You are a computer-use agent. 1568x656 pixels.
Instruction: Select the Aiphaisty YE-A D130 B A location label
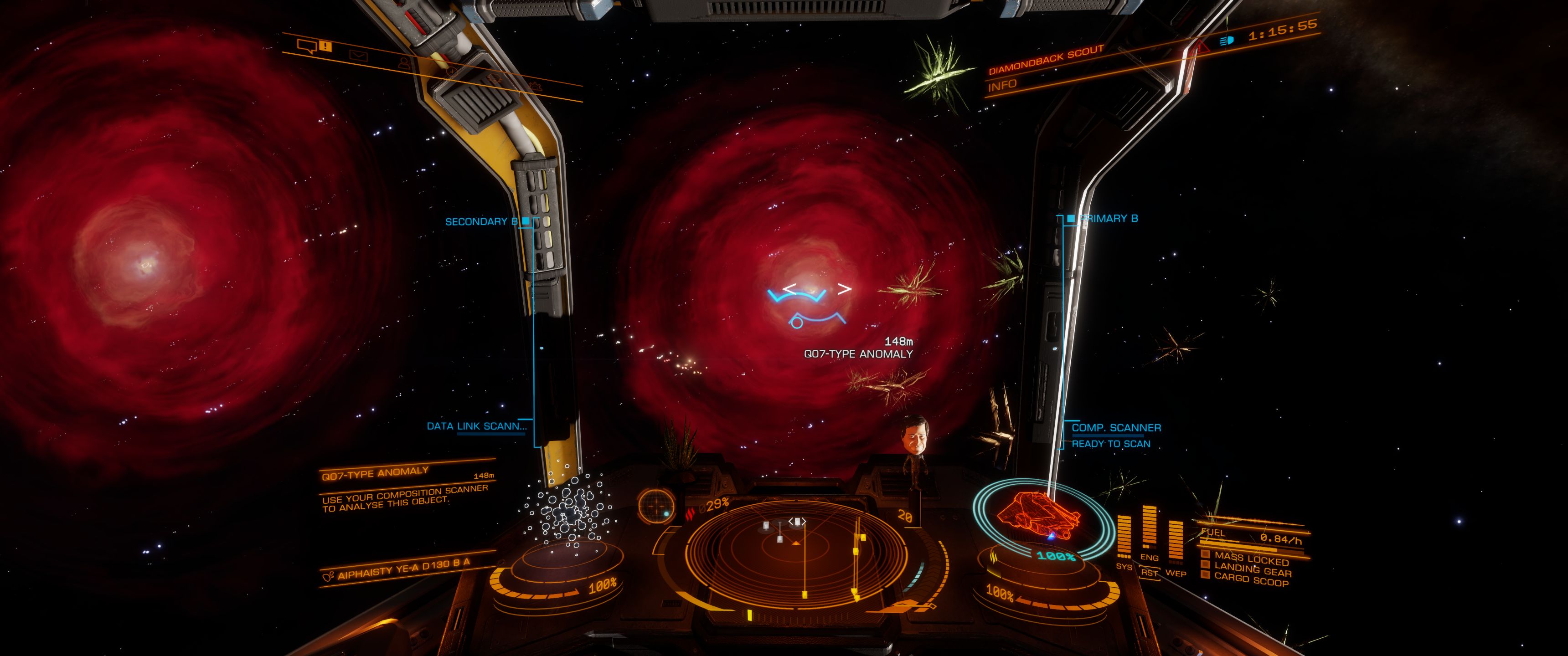[403, 569]
